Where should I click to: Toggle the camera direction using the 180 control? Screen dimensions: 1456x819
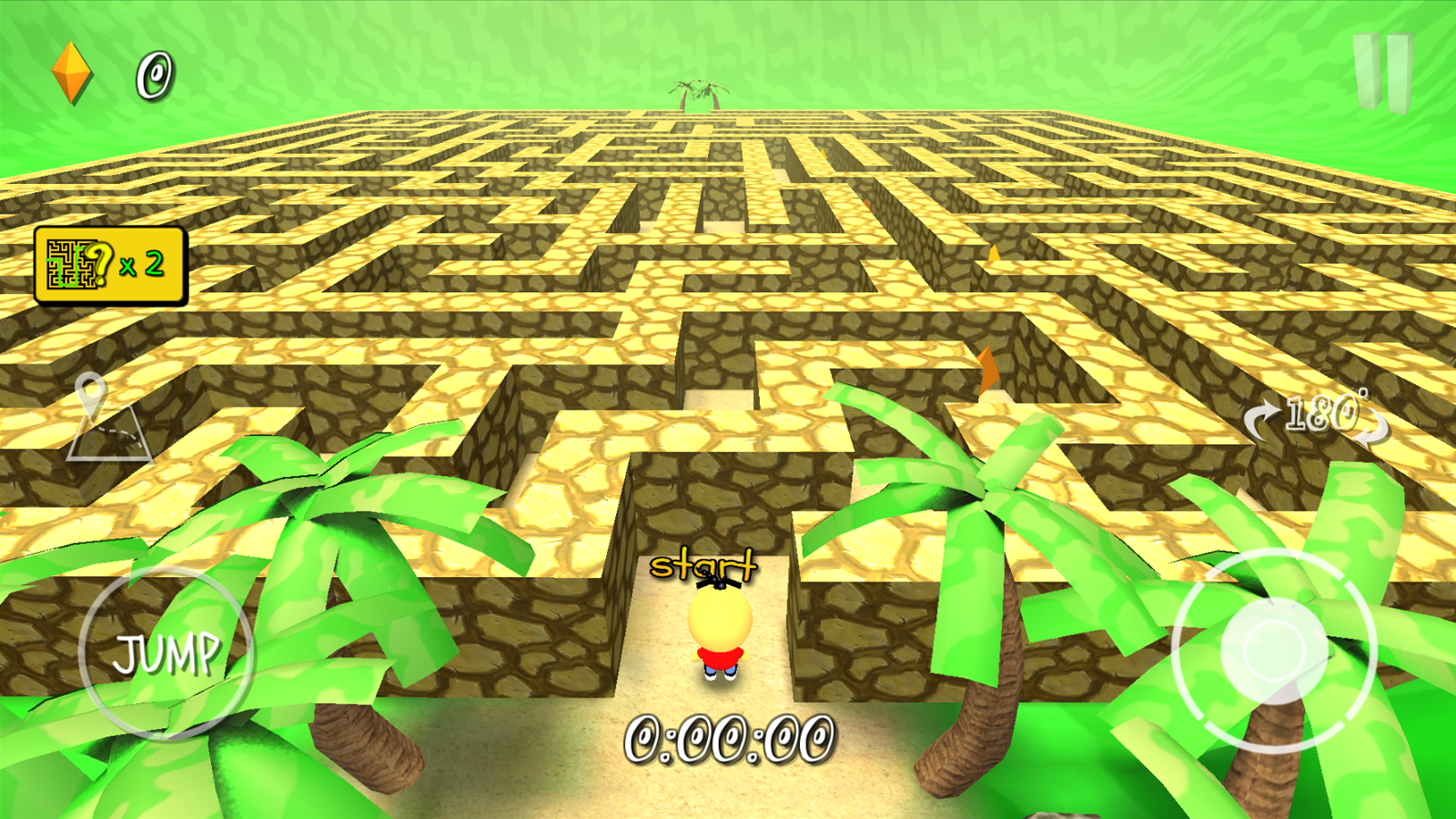(x=1317, y=417)
